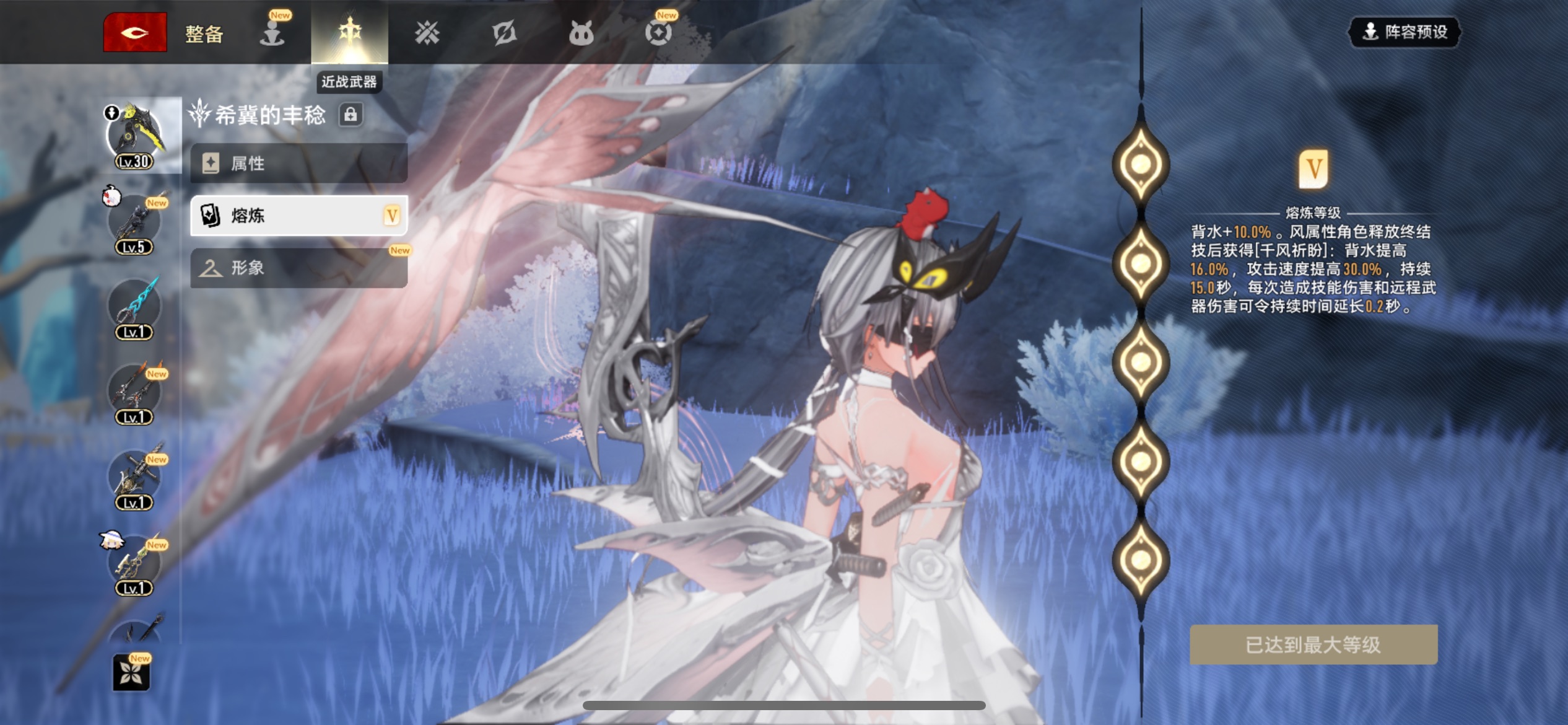Switch to the crossed-weapons ranged tab
The height and width of the screenshot is (725, 1568).
(x=427, y=33)
